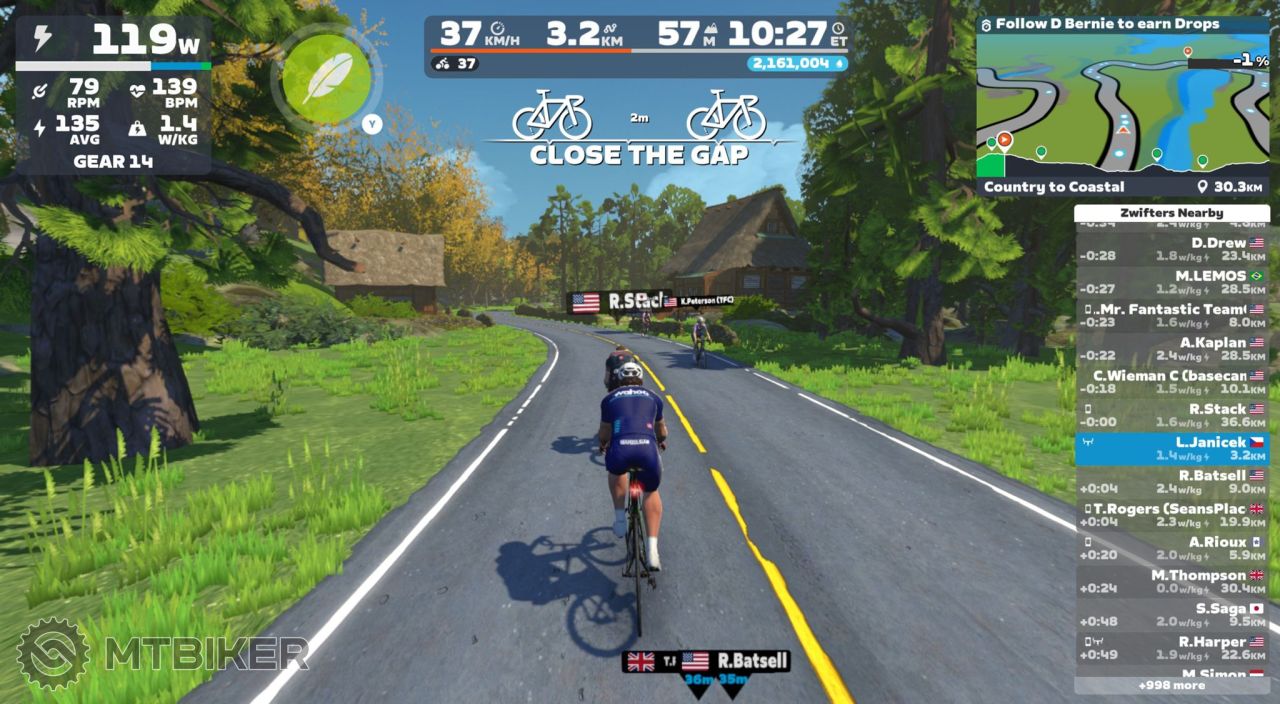Choose M.LEMOS from the nearby riders list
Screen dimensions: 1280x704
[x=1171, y=282]
